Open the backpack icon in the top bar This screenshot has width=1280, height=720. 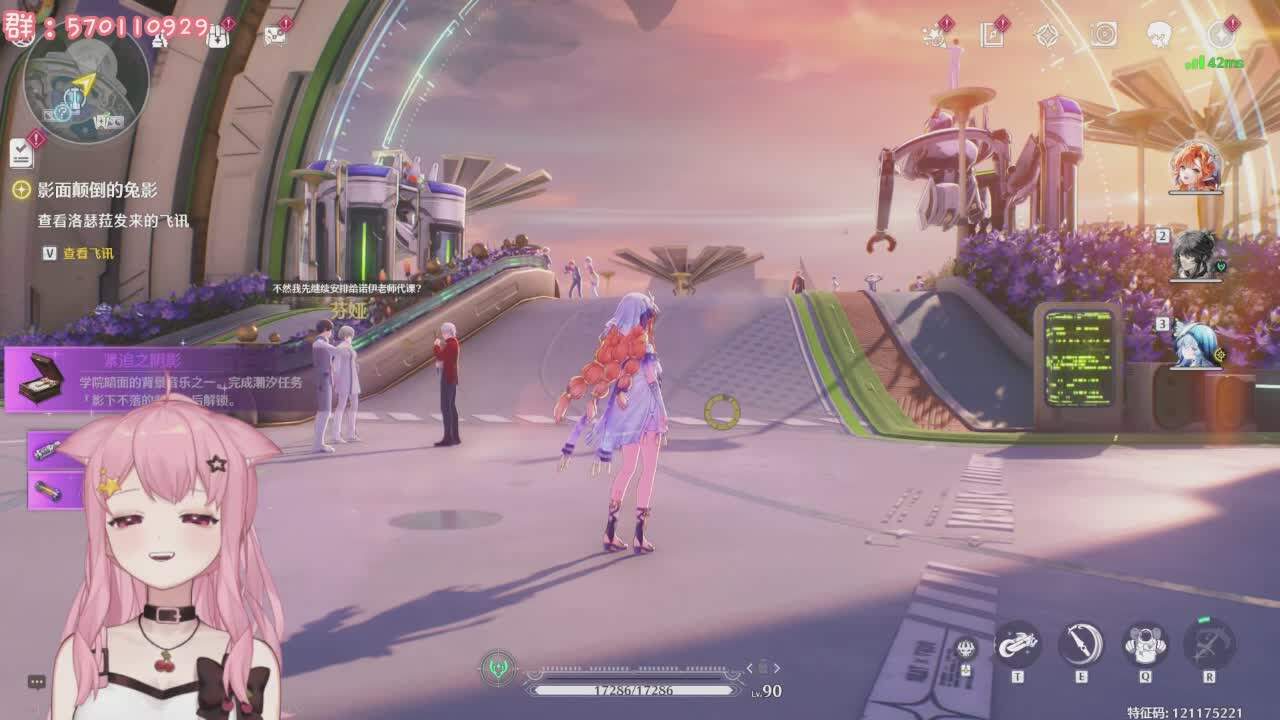218,34
